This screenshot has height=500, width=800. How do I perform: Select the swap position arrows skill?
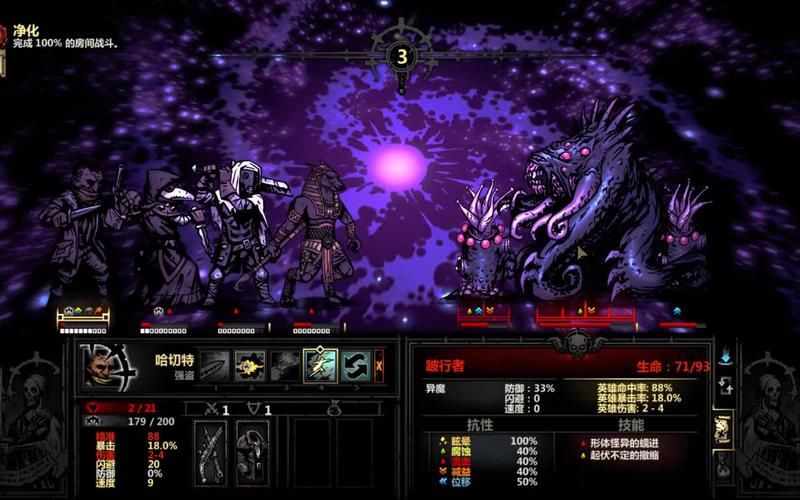coord(355,366)
